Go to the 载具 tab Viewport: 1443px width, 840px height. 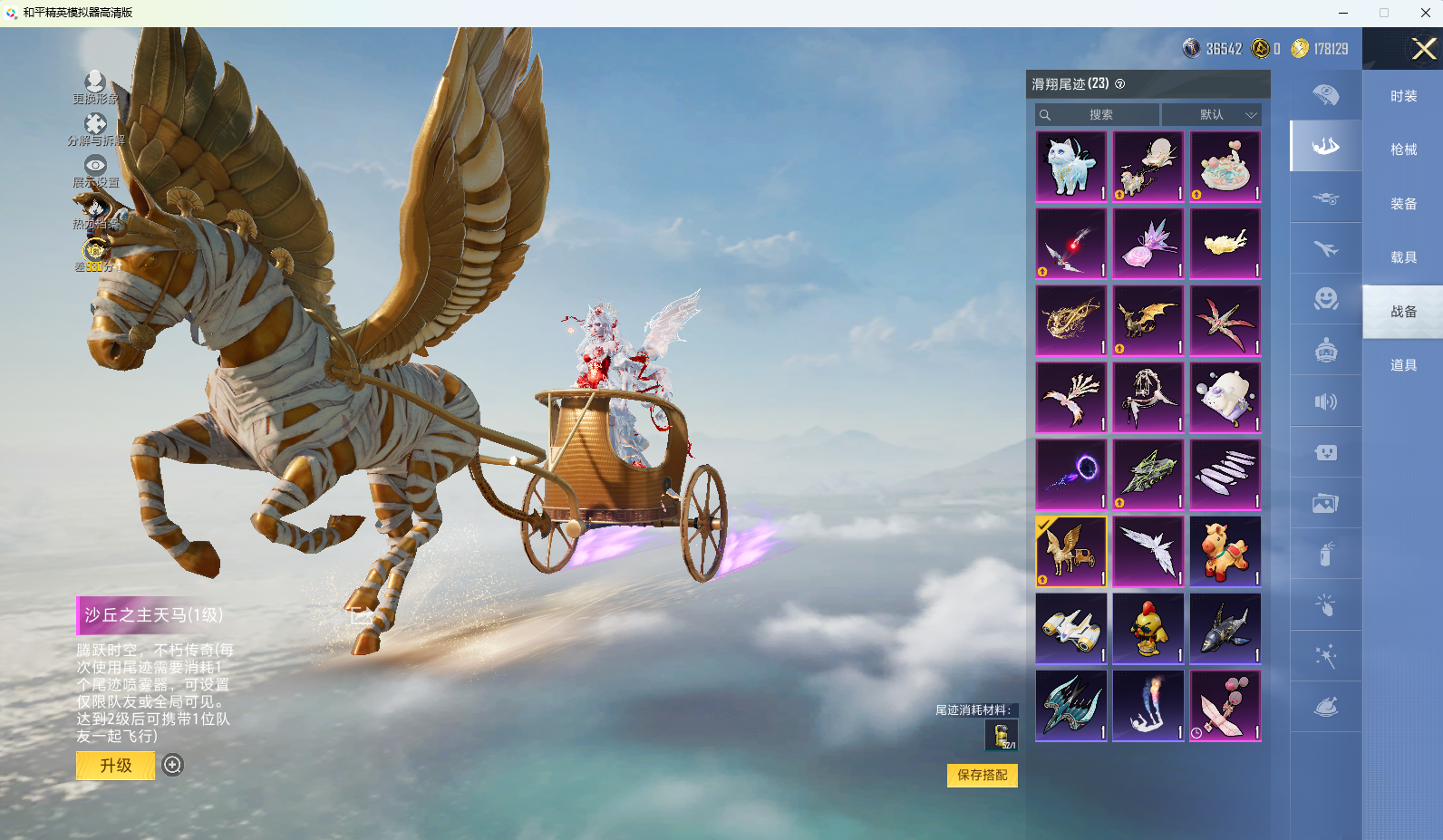pyautogui.click(x=1403, y=257)
